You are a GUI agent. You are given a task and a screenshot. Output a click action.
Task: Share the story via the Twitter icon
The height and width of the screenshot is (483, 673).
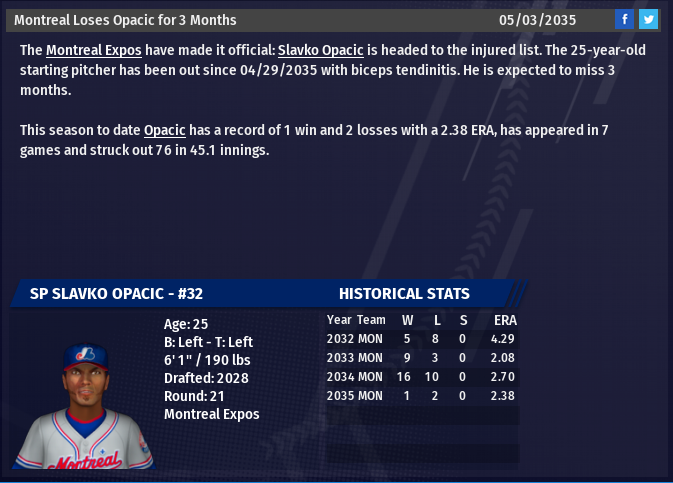click(x=648, y=19)
